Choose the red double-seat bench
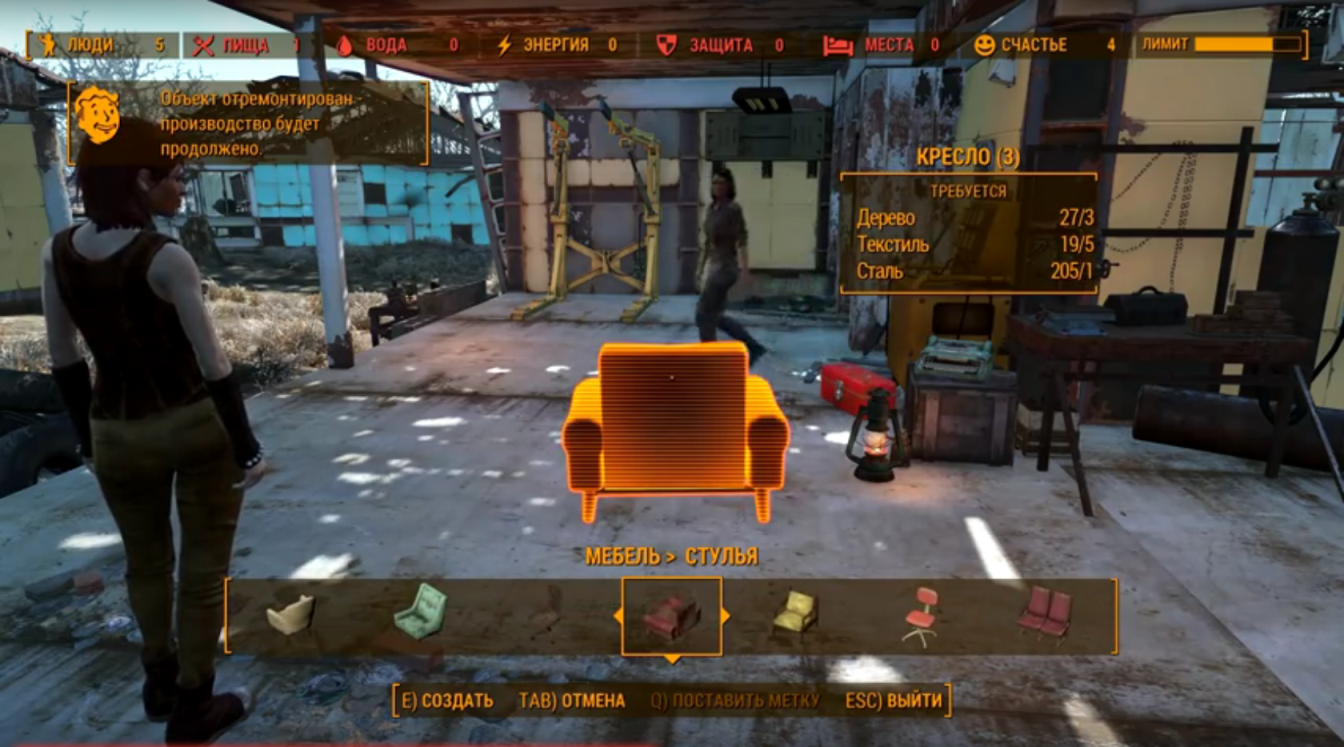The width and height of the screenshot is (1344, 747). [1045, 612]
